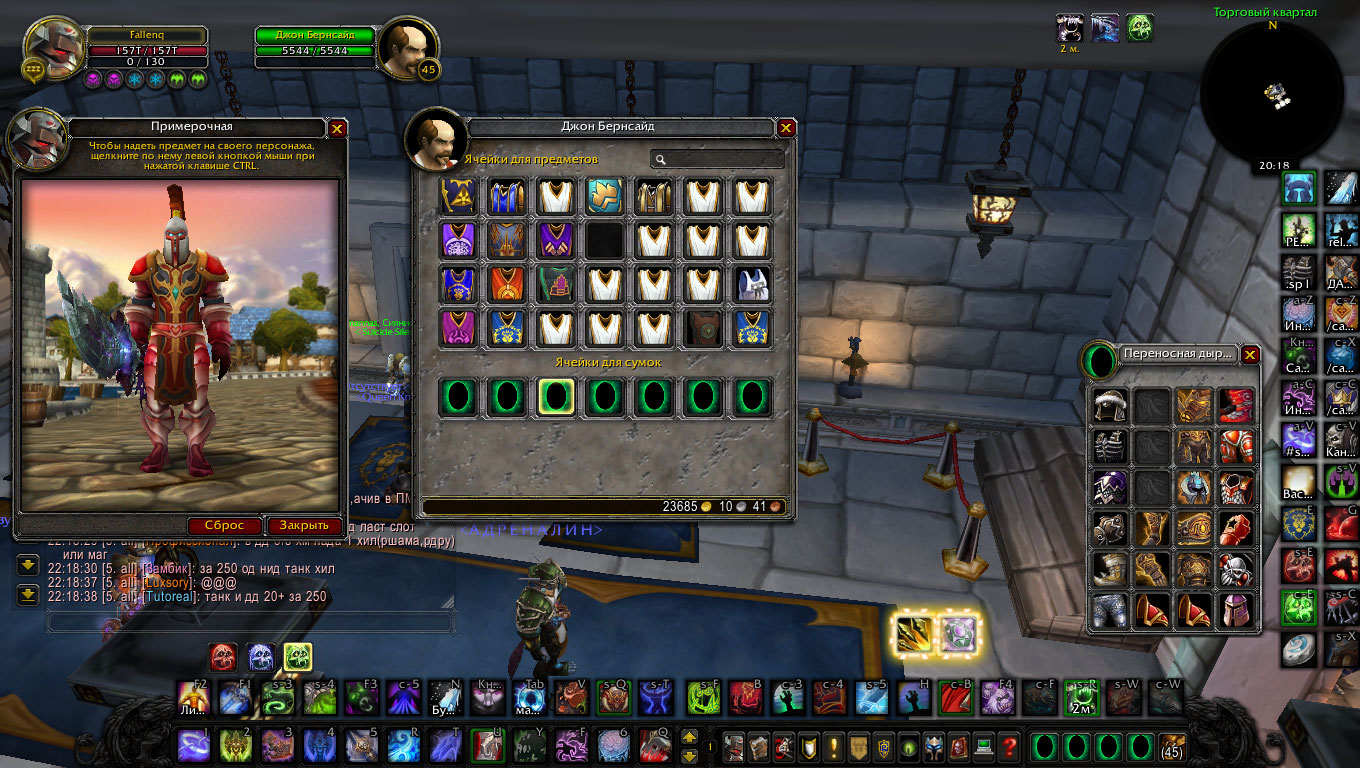1360x768 pixels.
Task: Open the main menu computer icon
Action: coord(984,746)
